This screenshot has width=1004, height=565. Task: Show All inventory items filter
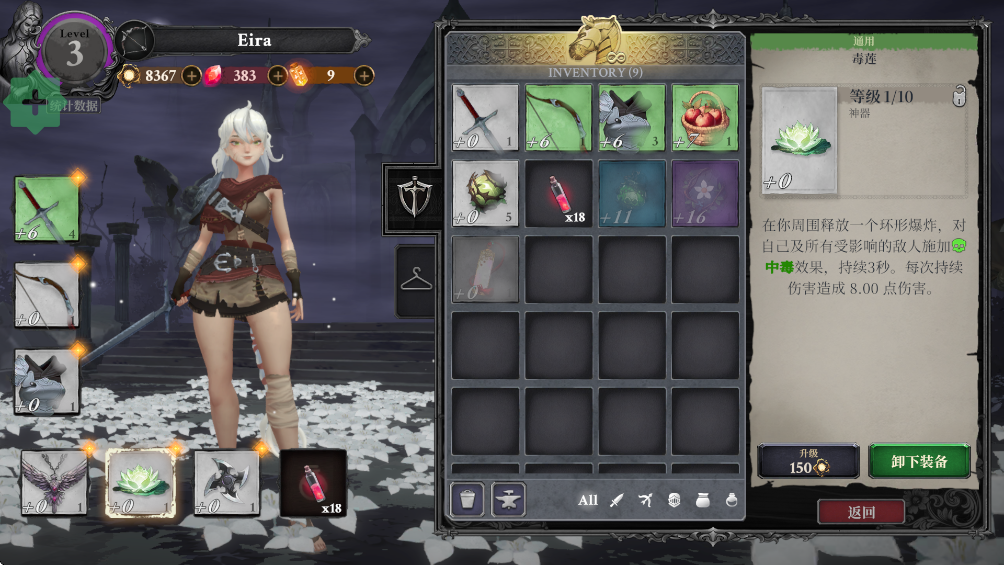click(x=588, y=500)
